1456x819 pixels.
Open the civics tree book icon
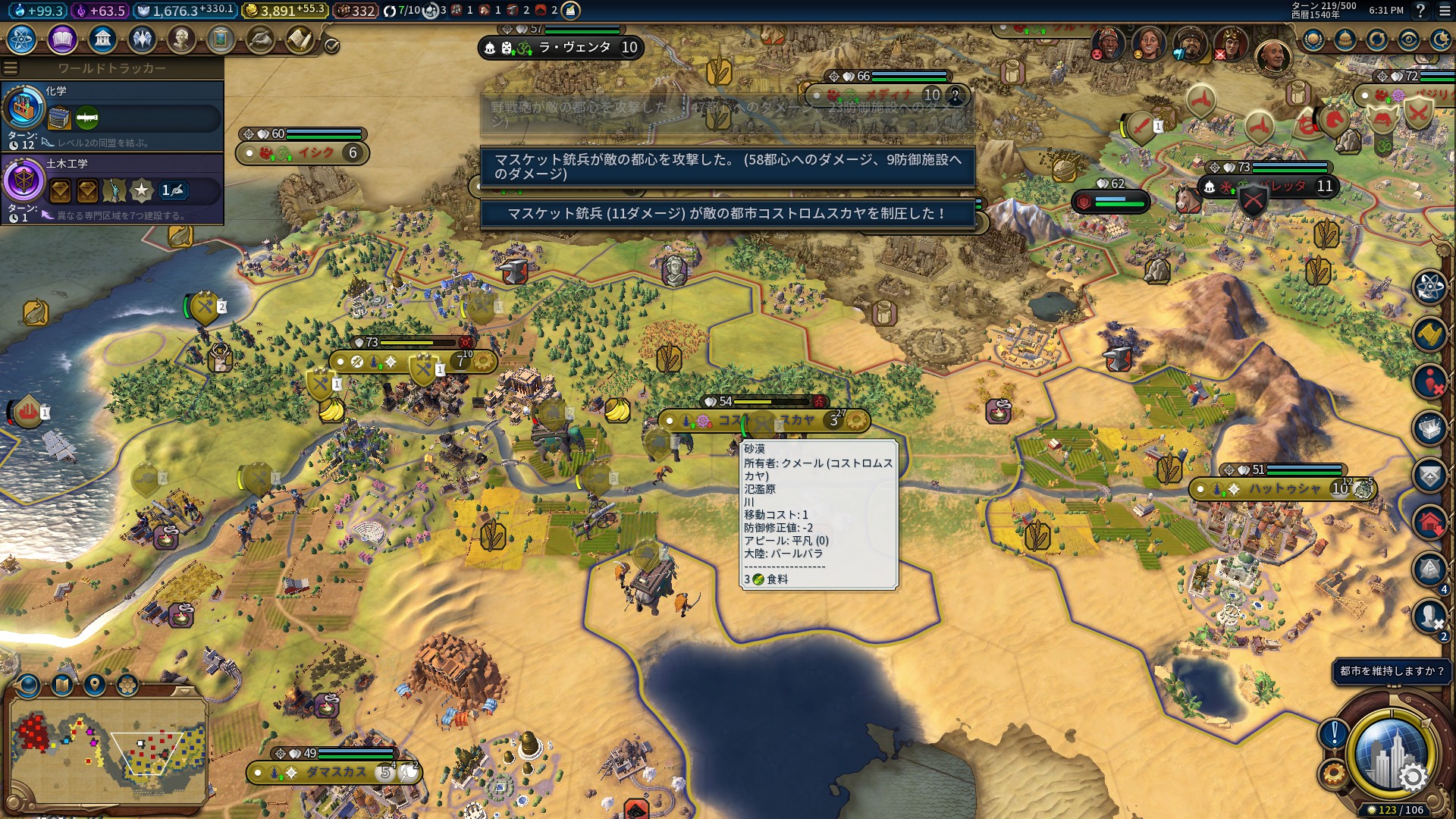click(x=62, y=39)
